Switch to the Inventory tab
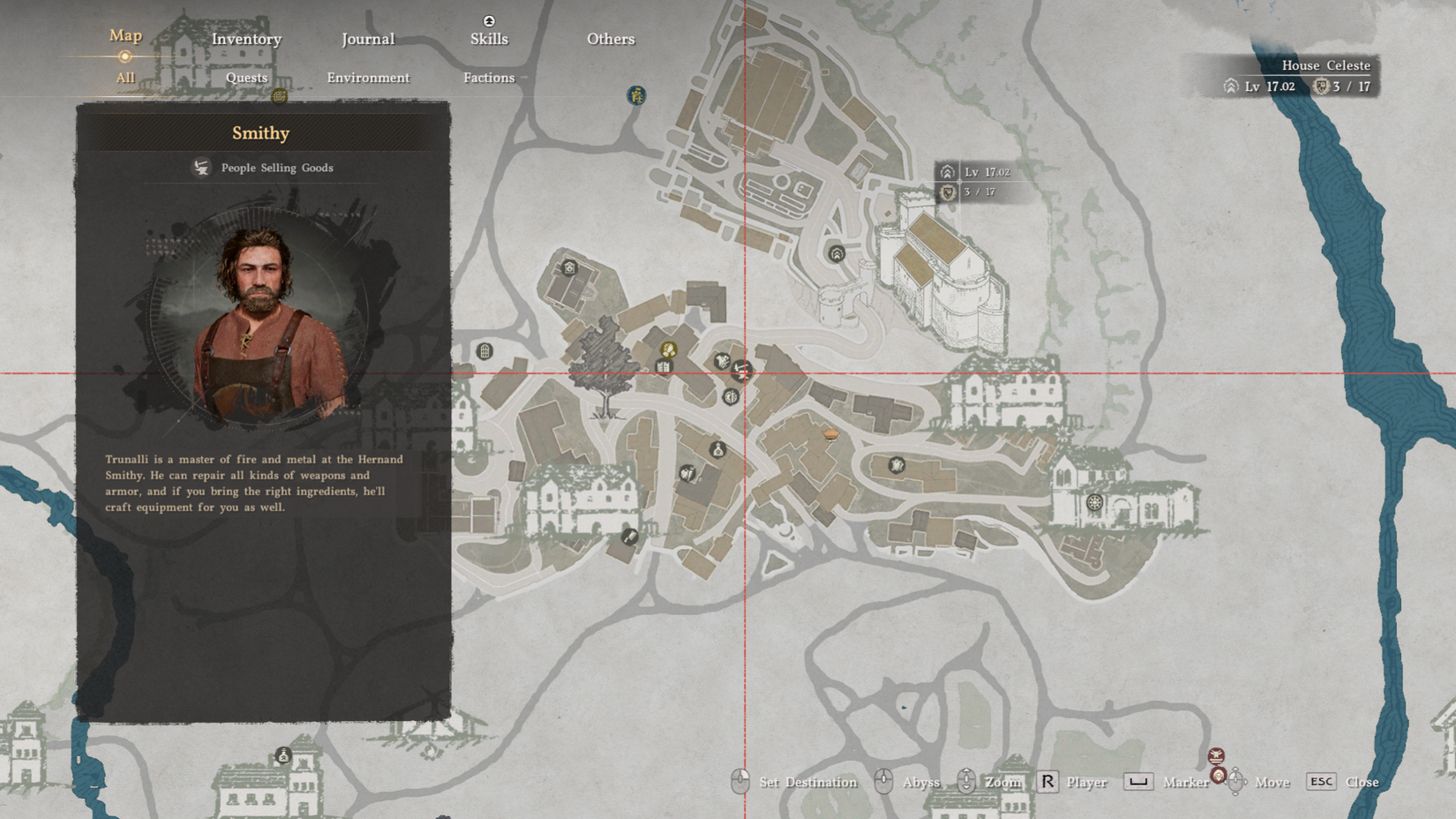The width and height of the screenshot is (1456, 819). [x=246, y=39]
